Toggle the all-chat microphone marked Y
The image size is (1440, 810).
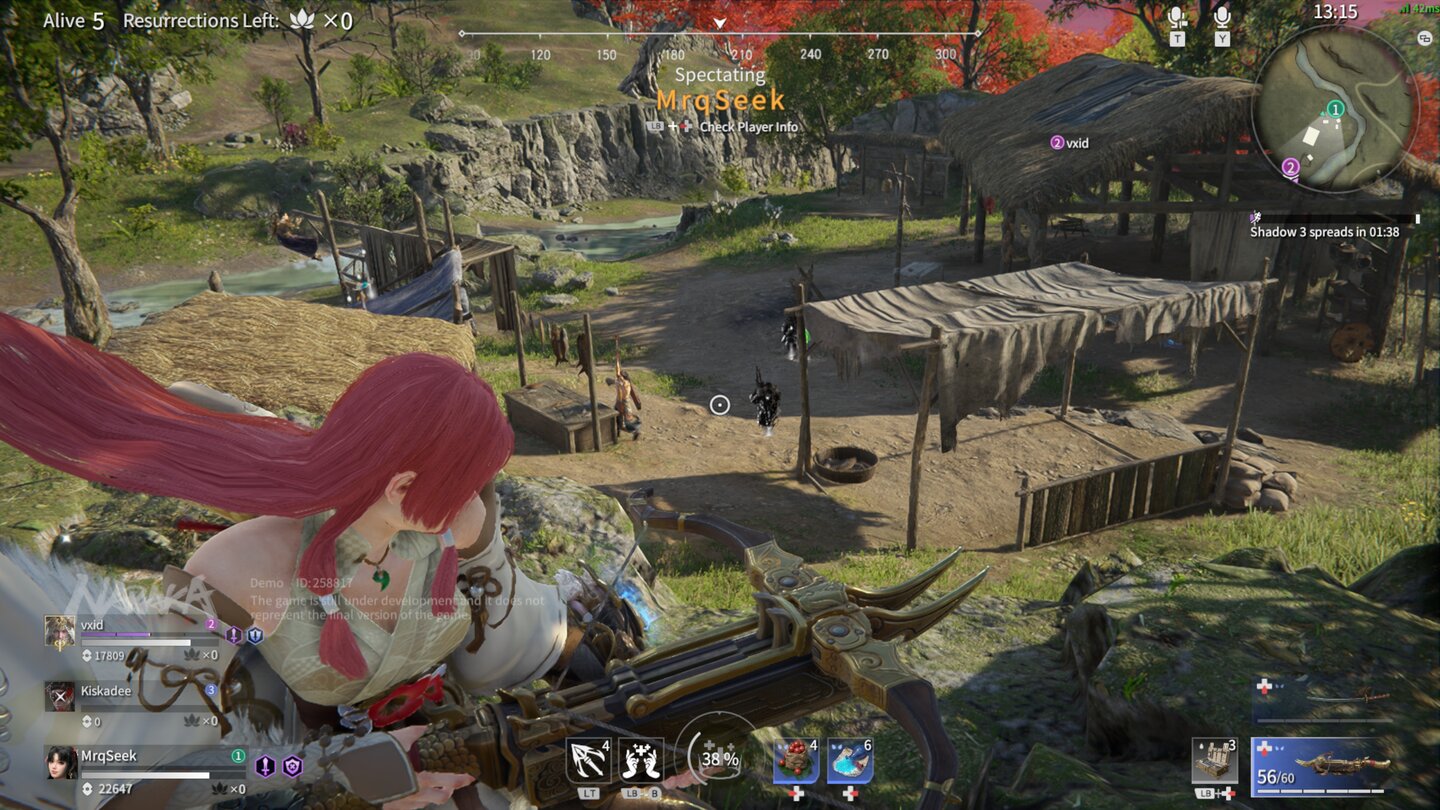click(1222, 18)
